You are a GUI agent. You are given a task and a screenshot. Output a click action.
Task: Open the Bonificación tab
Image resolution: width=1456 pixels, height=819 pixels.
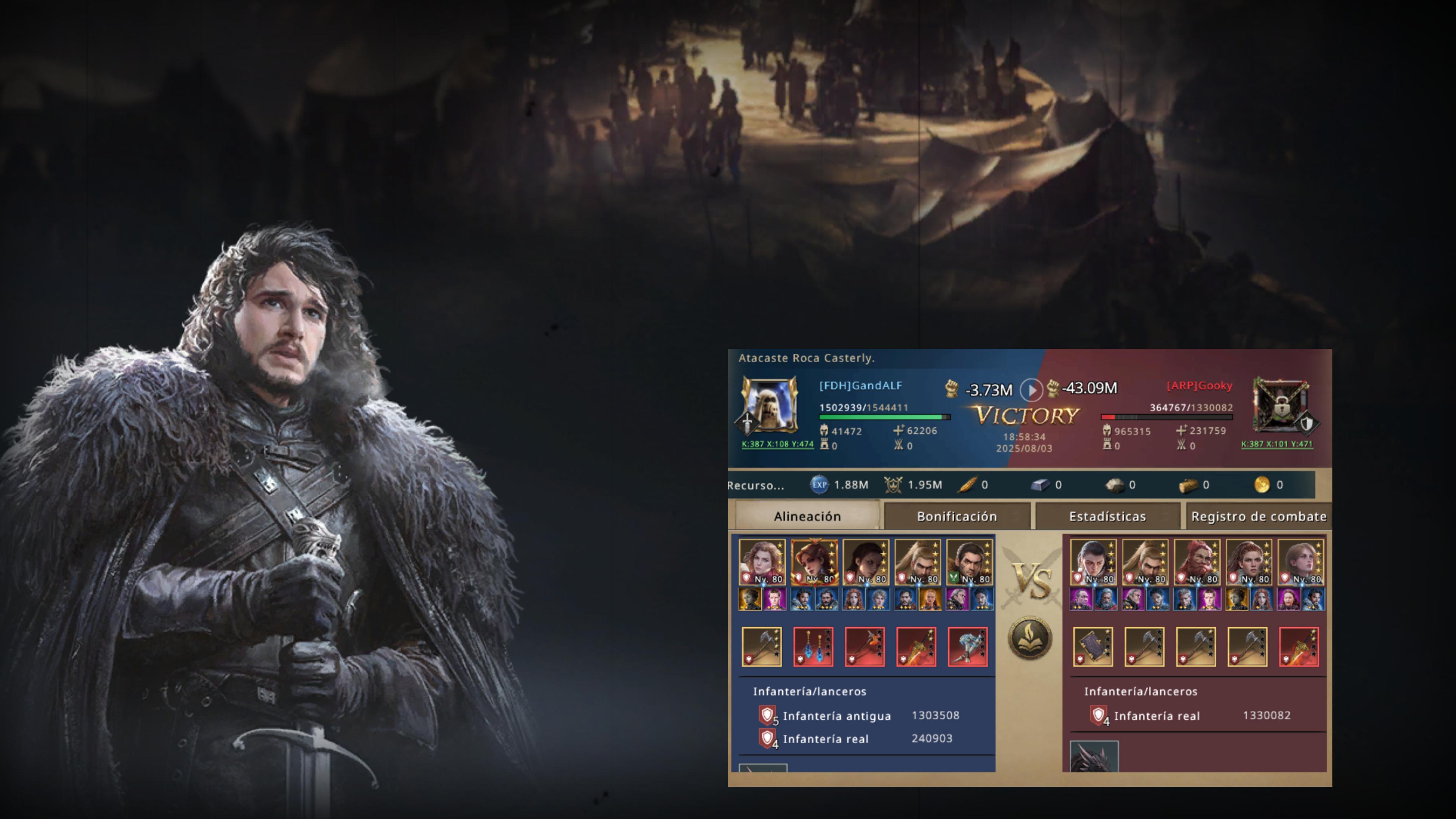956,516
